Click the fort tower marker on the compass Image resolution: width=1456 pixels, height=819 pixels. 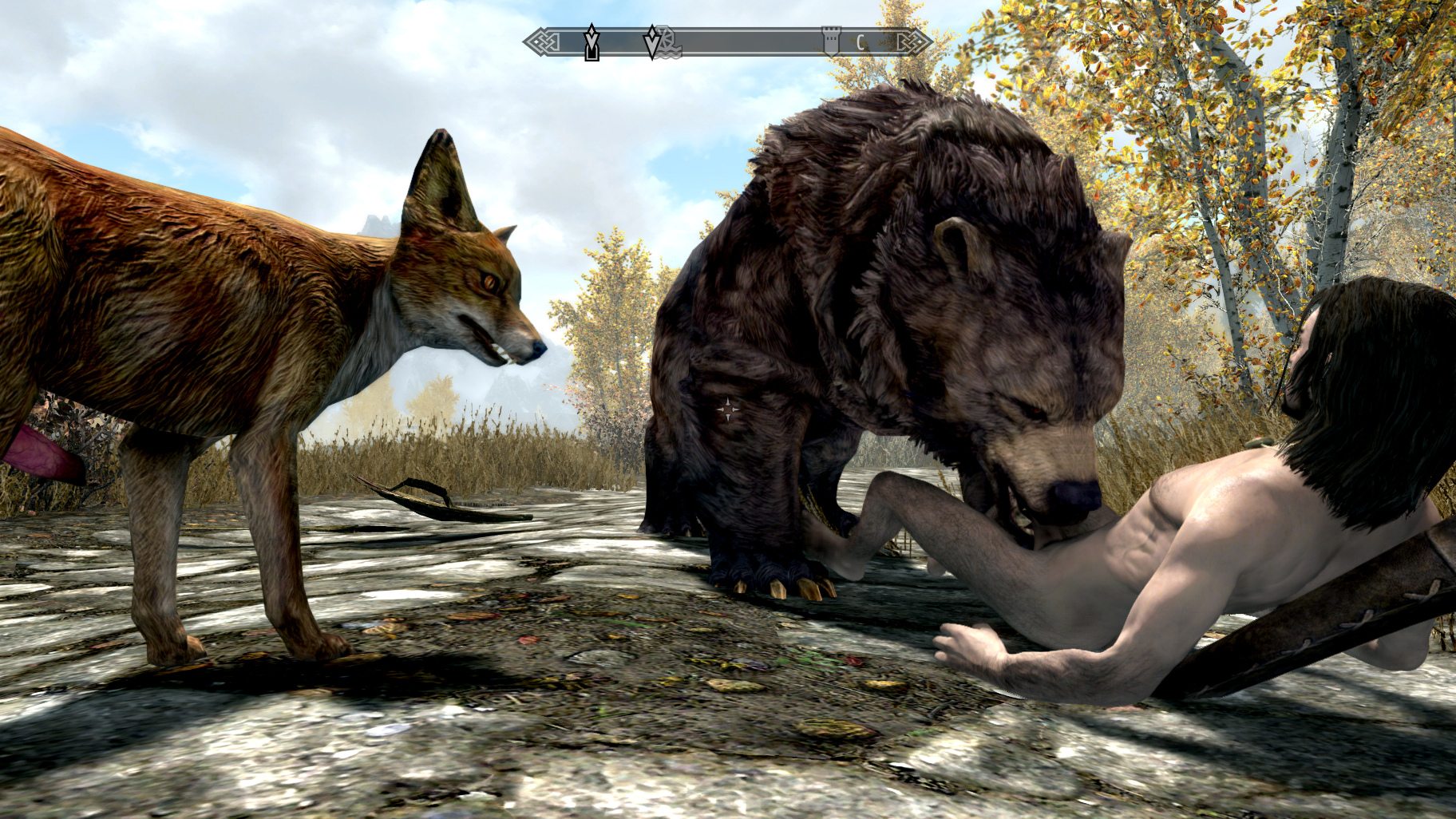[831, 40]
